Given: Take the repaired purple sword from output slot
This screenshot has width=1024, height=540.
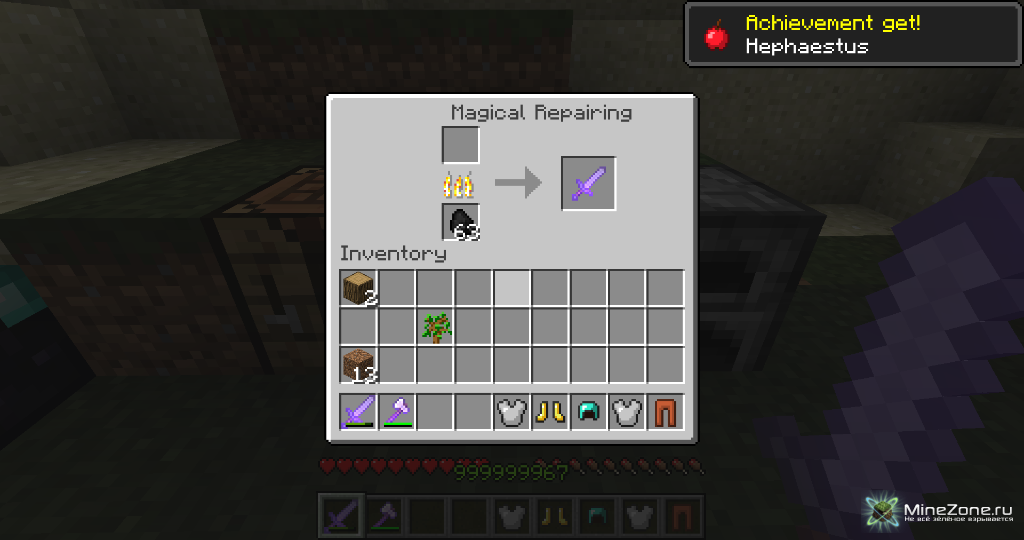Looking at the screenshot, I should pos(588,184).
